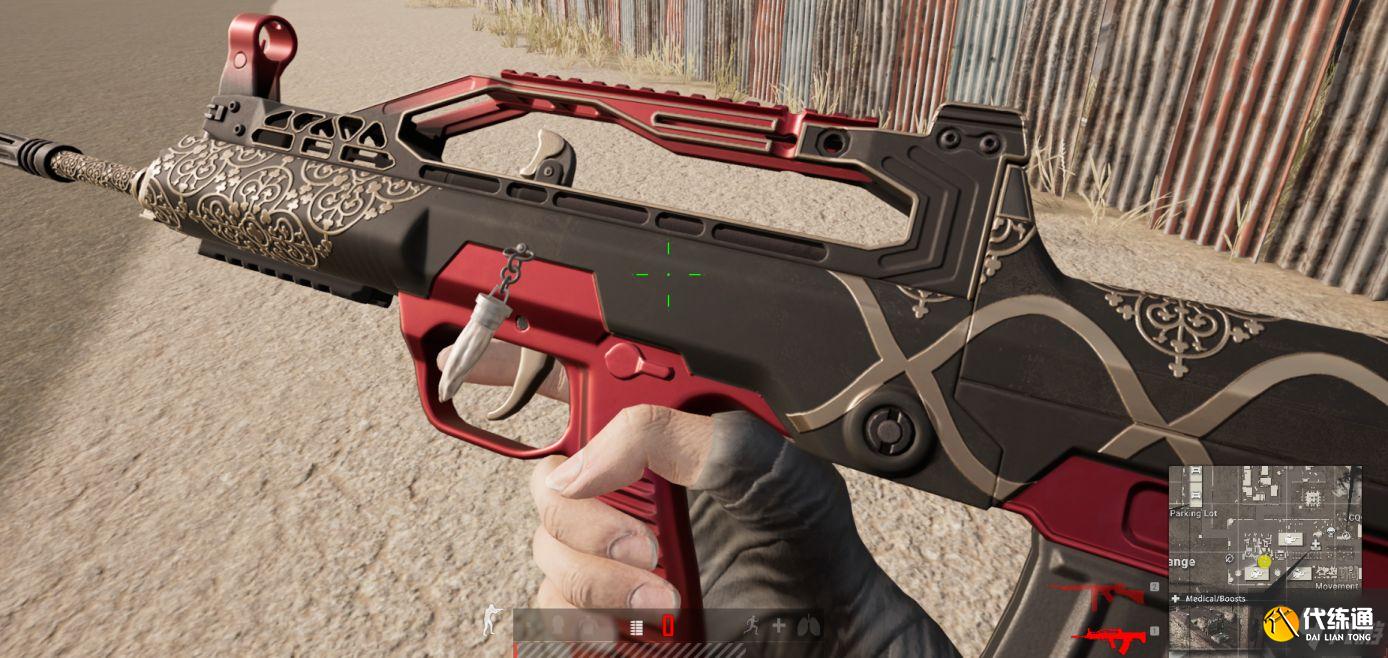Viewport: 1388px width, 658px height.
Task: Click the white ammo magazine icon
Action: point(635,627)
